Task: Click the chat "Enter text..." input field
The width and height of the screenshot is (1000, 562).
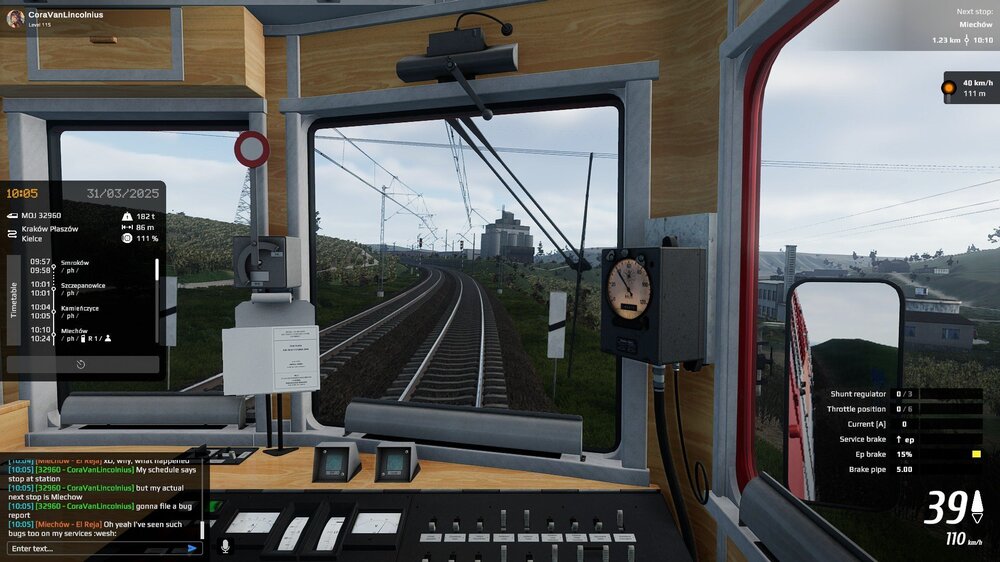Action: 95,548
